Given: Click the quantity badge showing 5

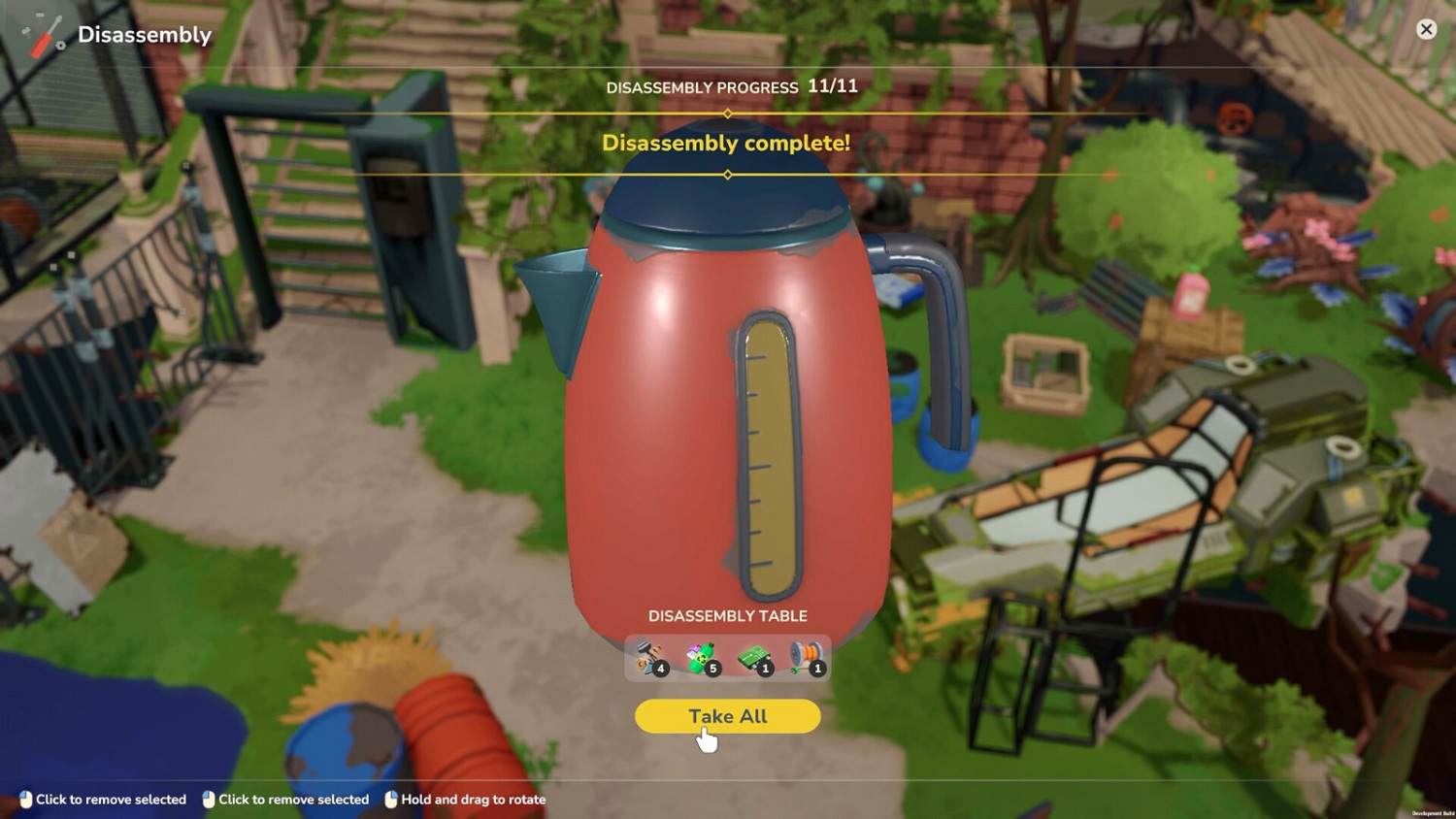Looking at the screenshot, I should click(713, 670).
